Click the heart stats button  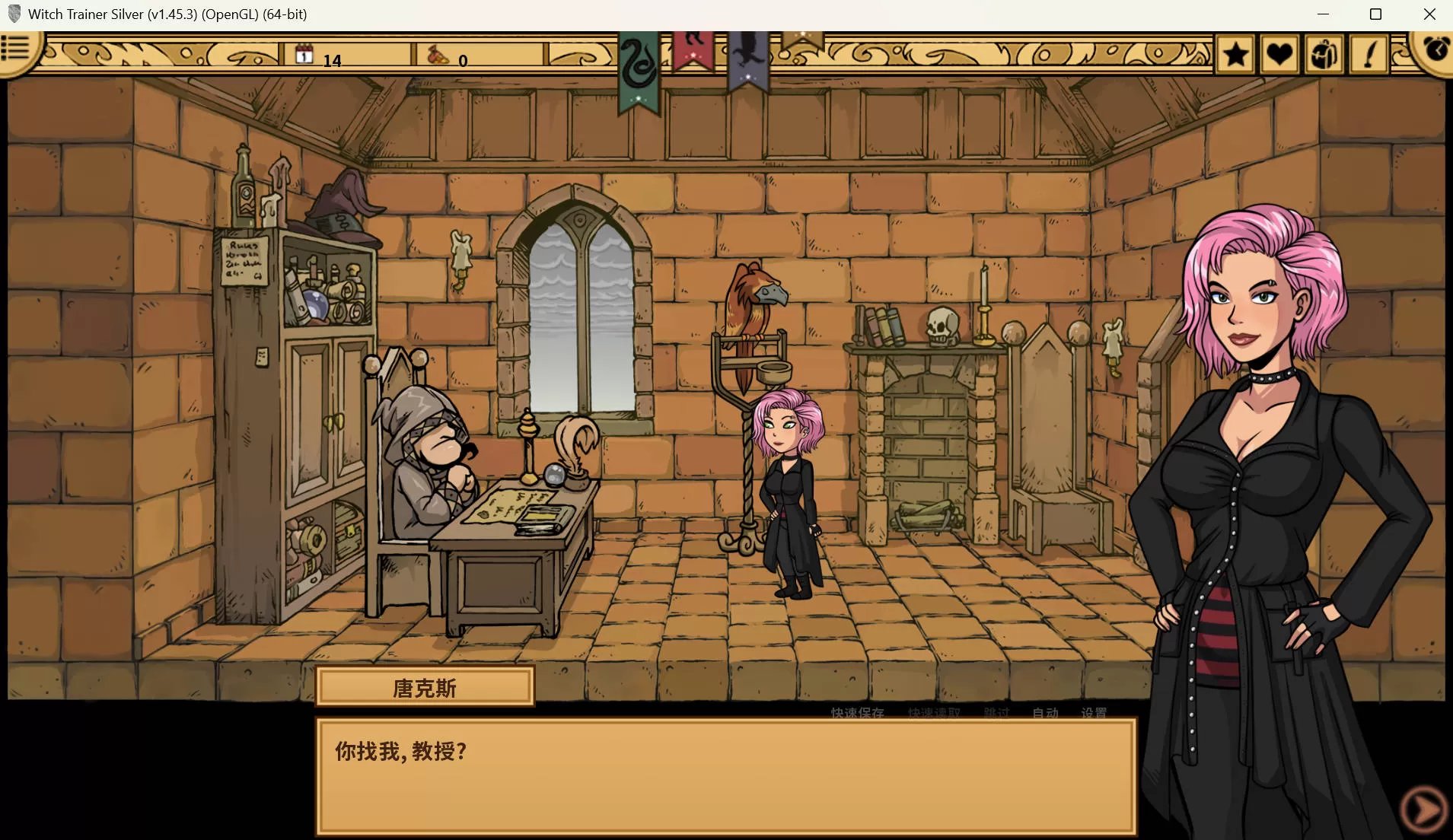click(1279, 54)
